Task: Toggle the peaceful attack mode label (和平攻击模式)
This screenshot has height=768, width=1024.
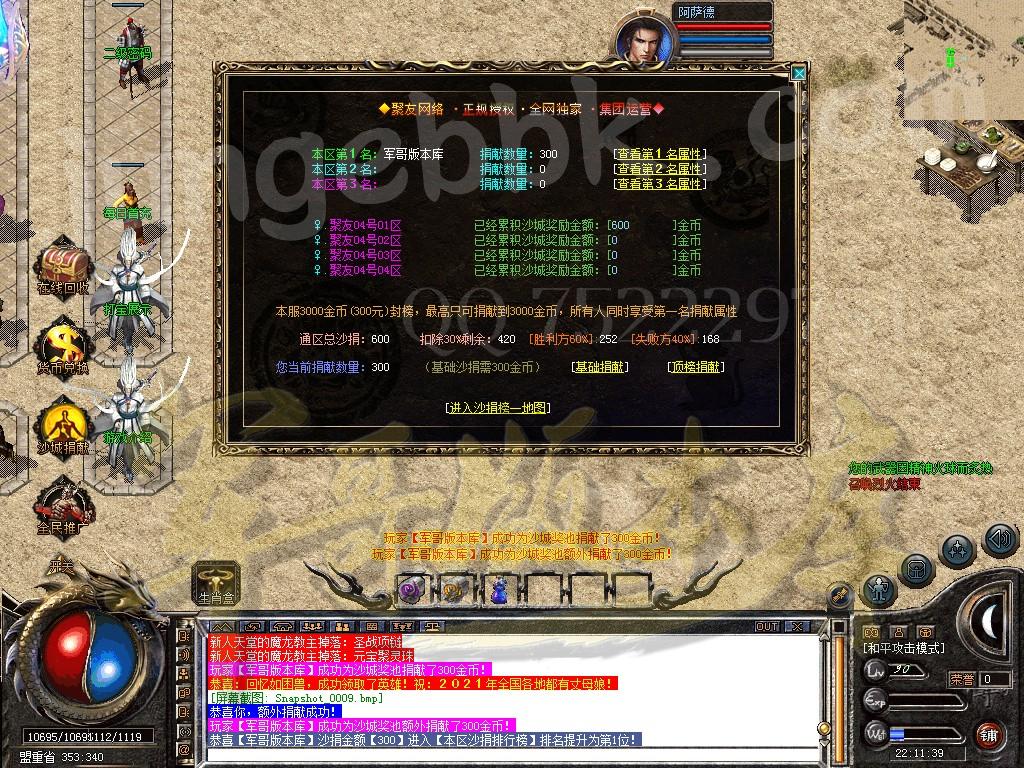Action: point(903,648)
